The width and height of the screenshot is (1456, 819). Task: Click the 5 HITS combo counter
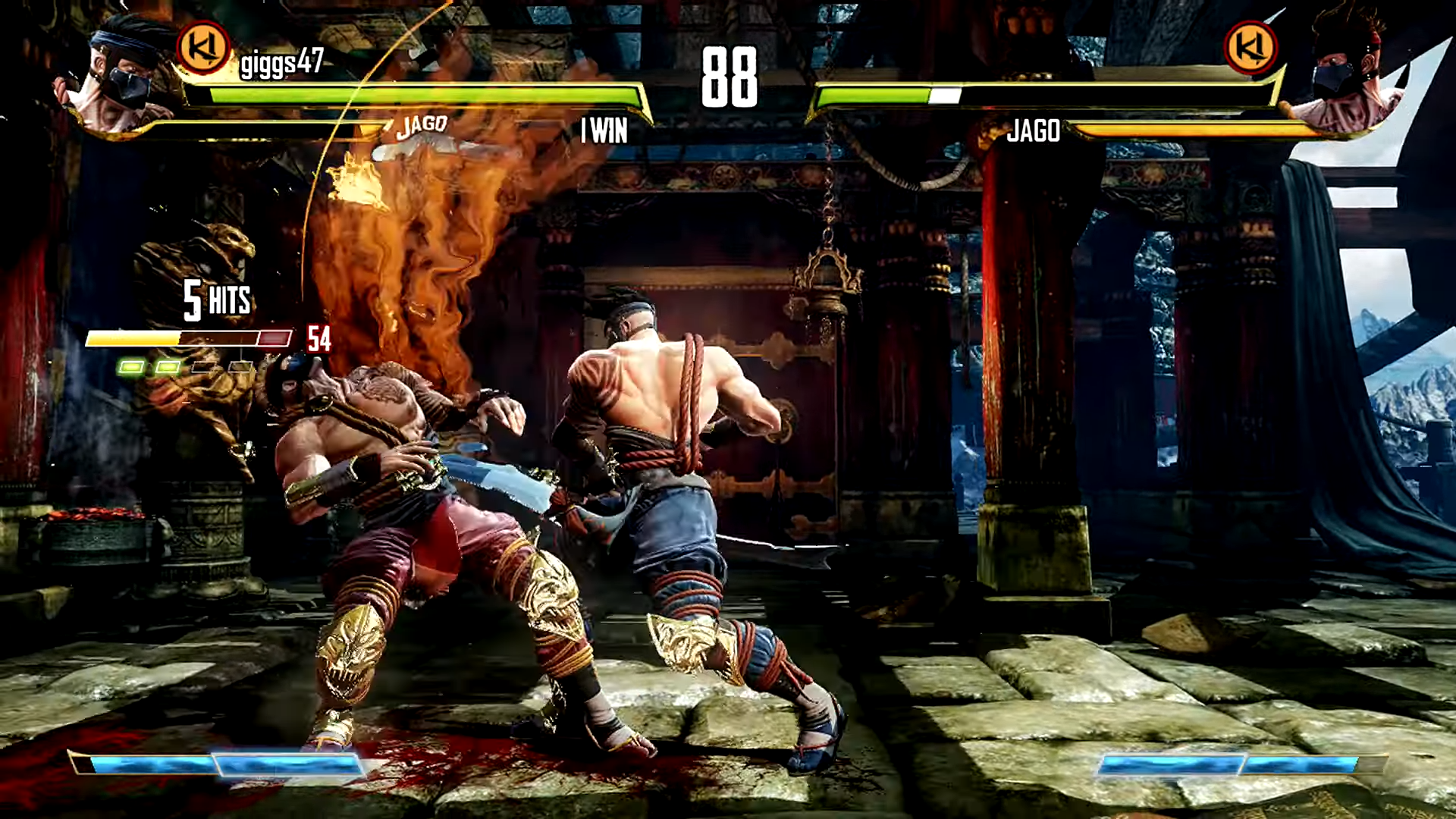click(x=216, y=302)
